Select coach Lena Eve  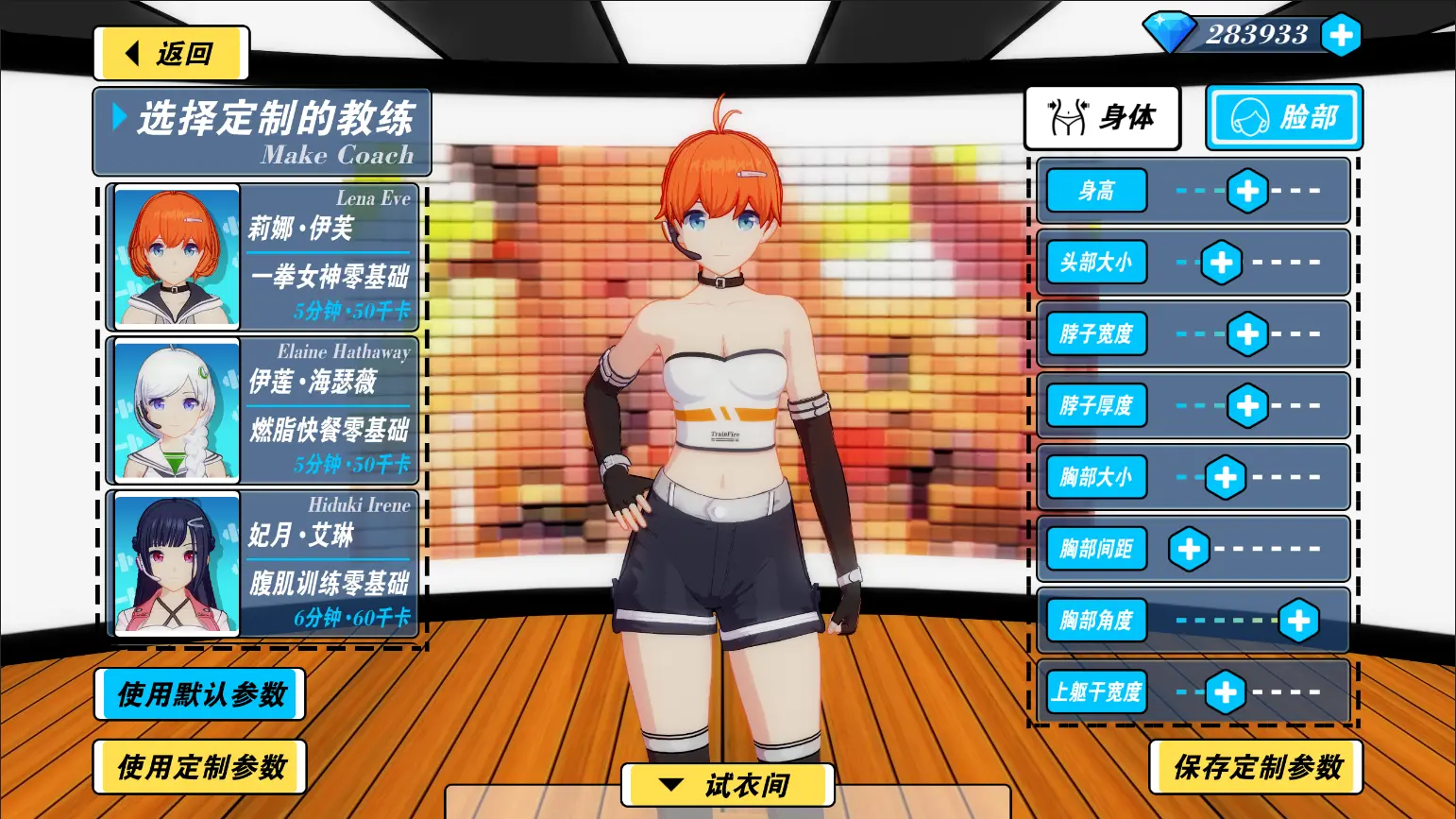[262, 257]
